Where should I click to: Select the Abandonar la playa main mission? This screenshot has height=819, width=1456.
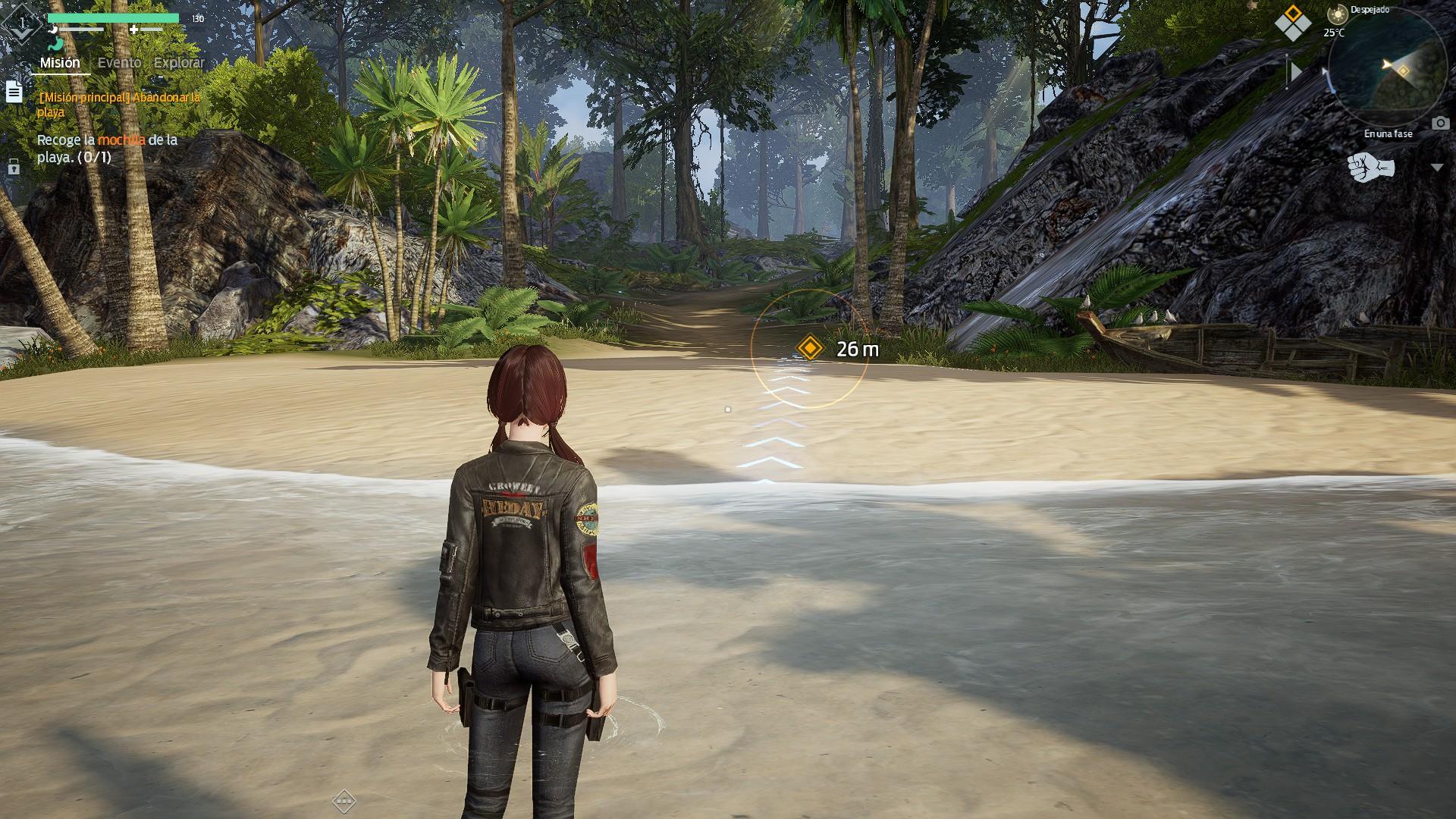119,105
